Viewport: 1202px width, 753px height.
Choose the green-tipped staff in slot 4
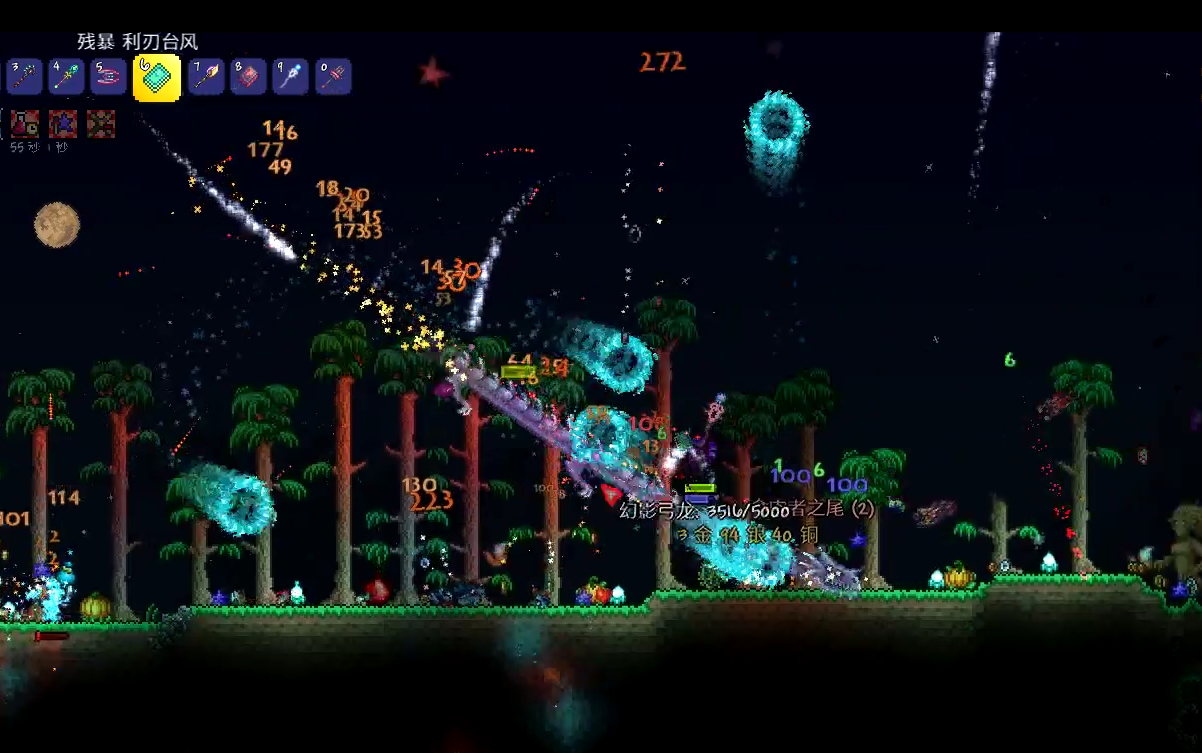pyautogui.click(x=66, y=77)
